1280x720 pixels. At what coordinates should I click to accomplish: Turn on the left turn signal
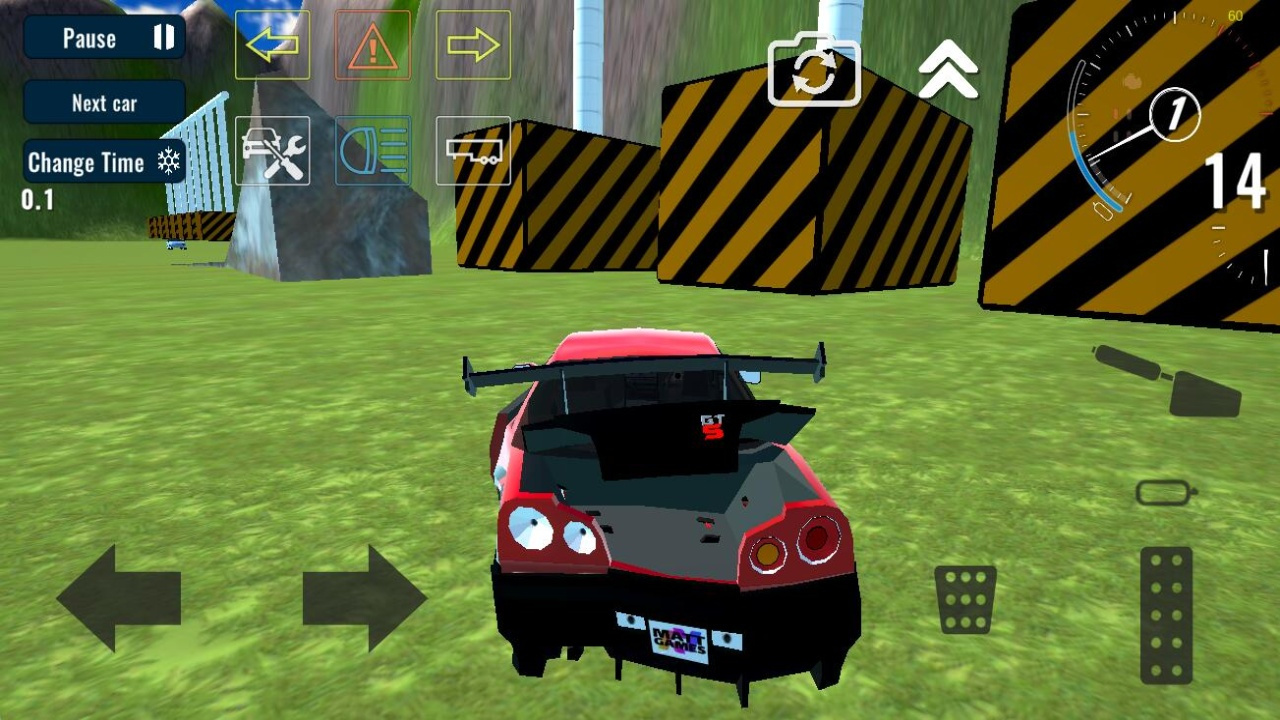click(x=272, y=45)
